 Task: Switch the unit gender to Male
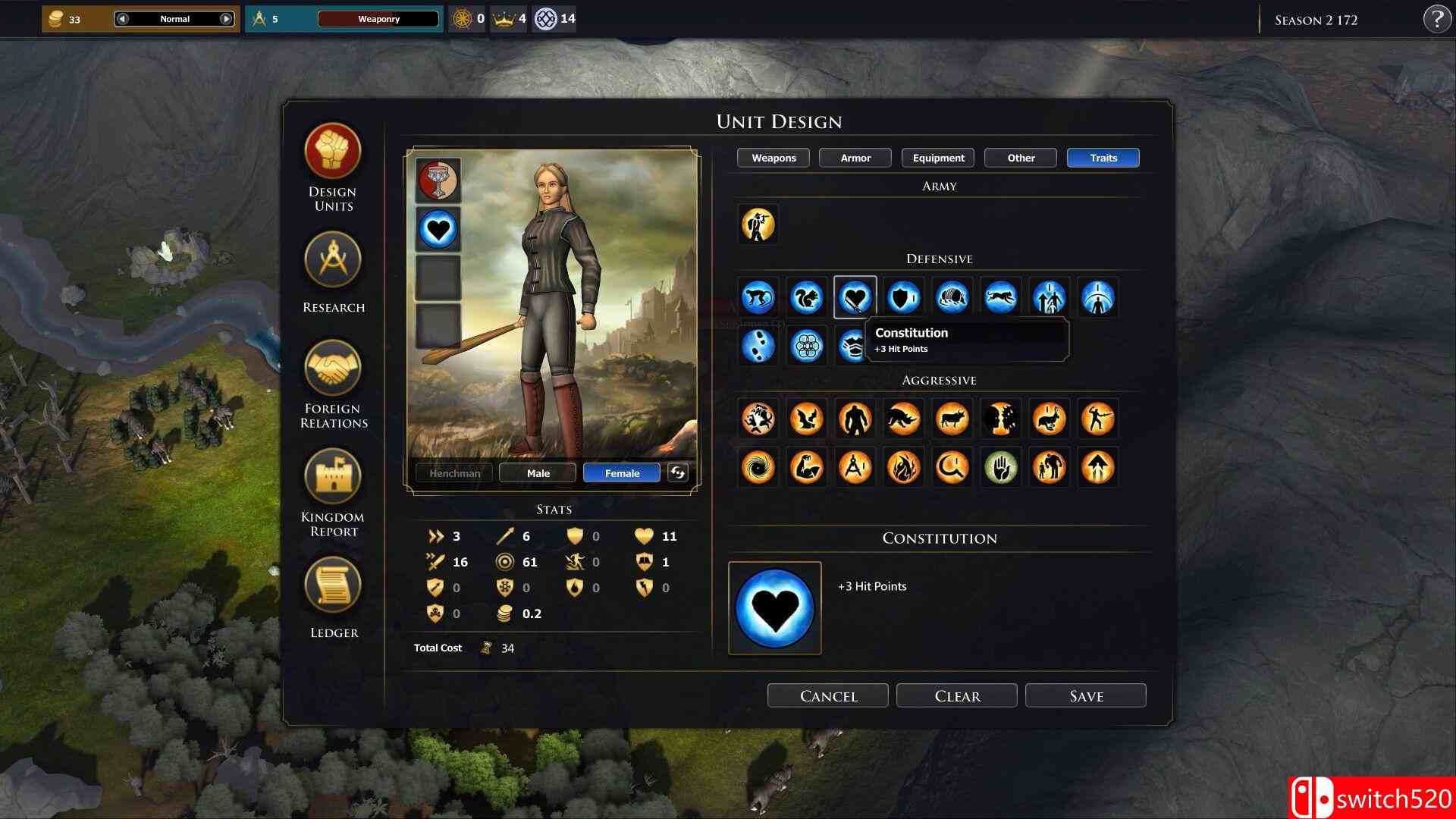pyautogui.click(x=537, y=472)
